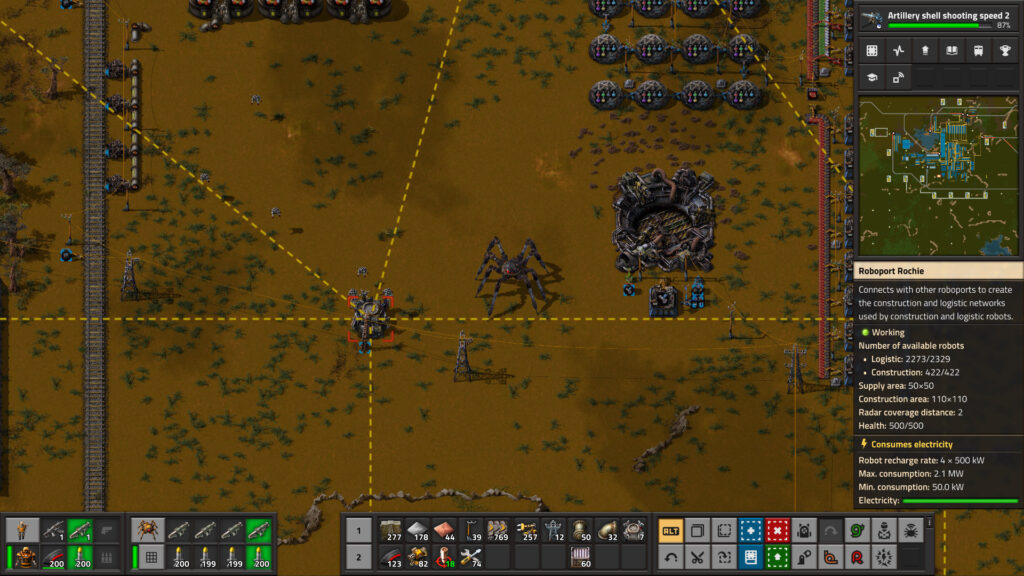This screenshot has width=1024, height=576.
Task: Select the spidertron vehicle slot
Action: pos(149,530)
